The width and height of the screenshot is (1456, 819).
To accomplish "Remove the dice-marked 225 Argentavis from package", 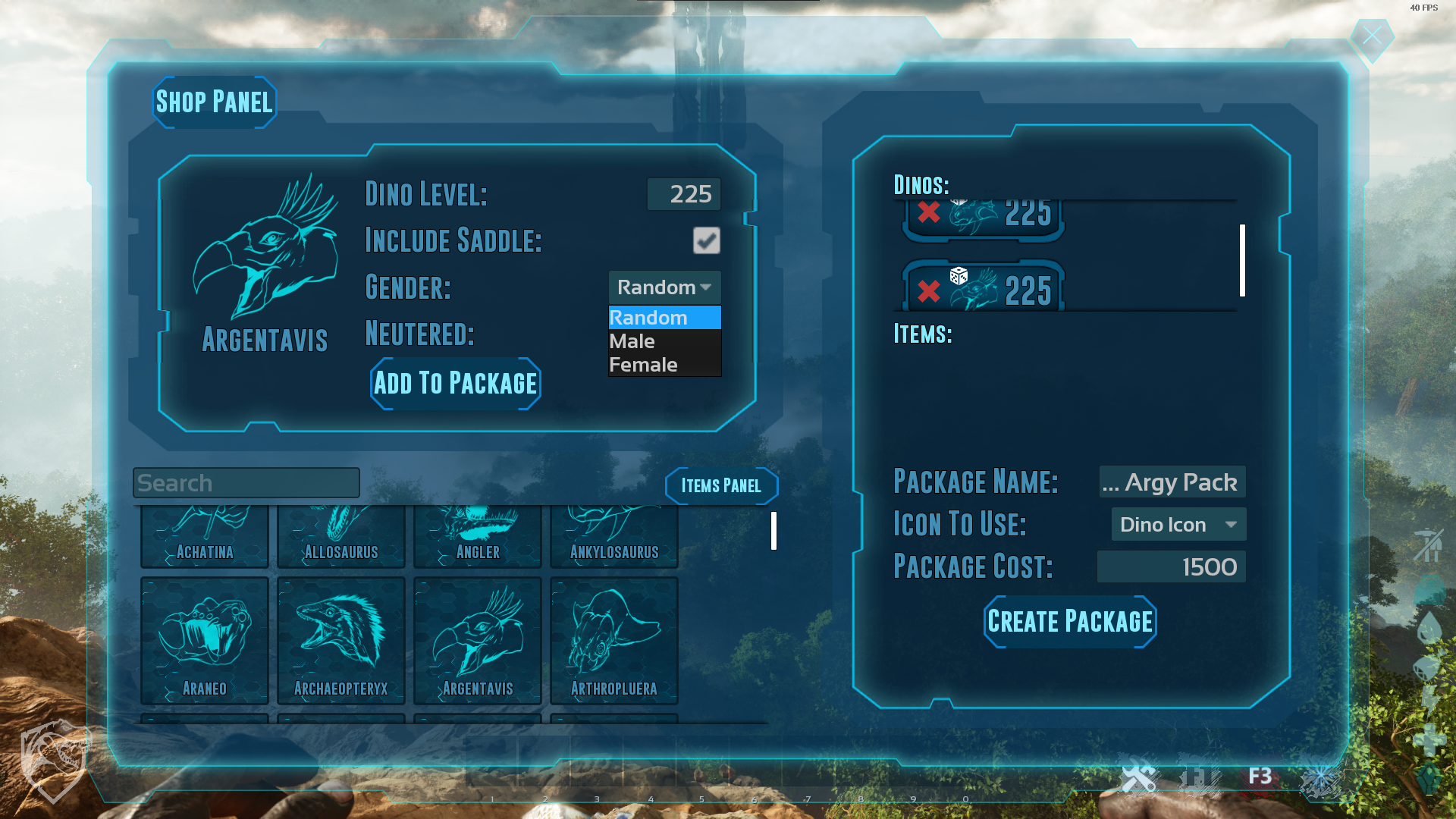I will tap(928, 291).
